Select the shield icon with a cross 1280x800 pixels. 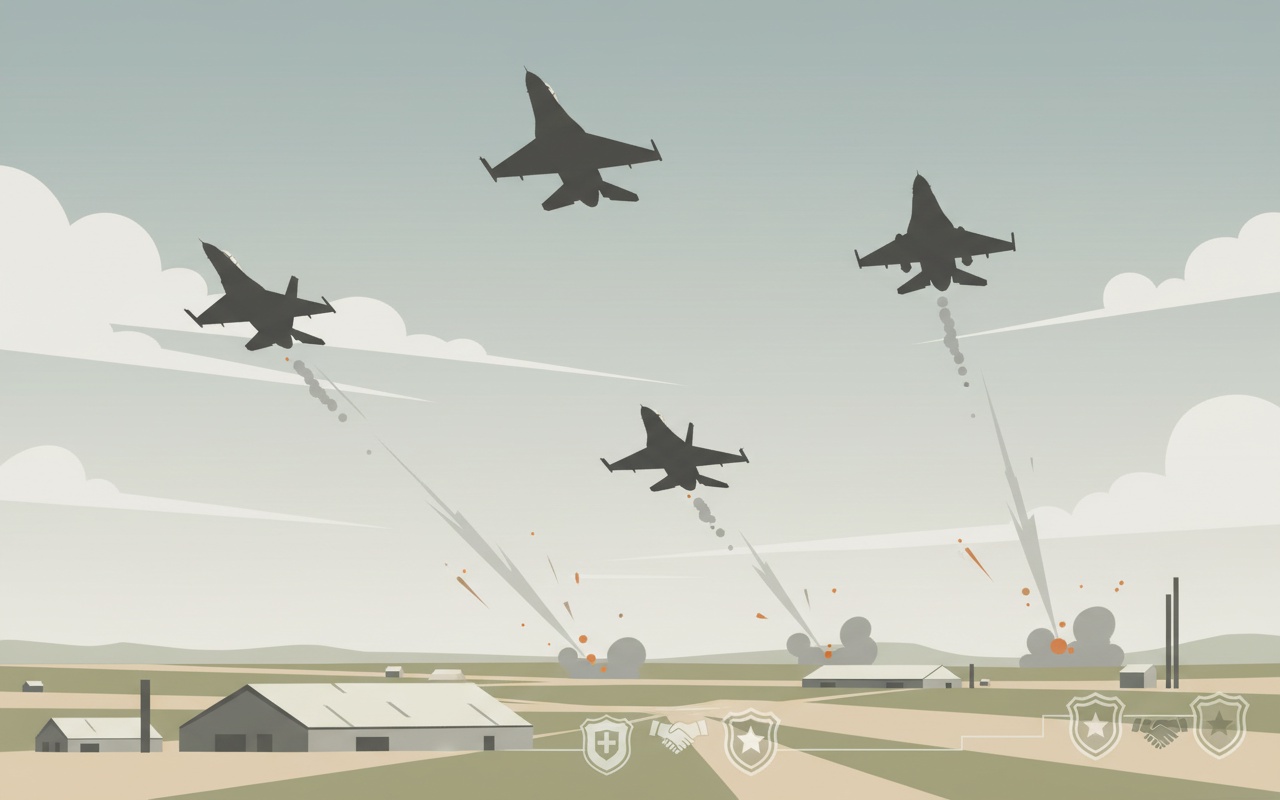tap(606, 744)
